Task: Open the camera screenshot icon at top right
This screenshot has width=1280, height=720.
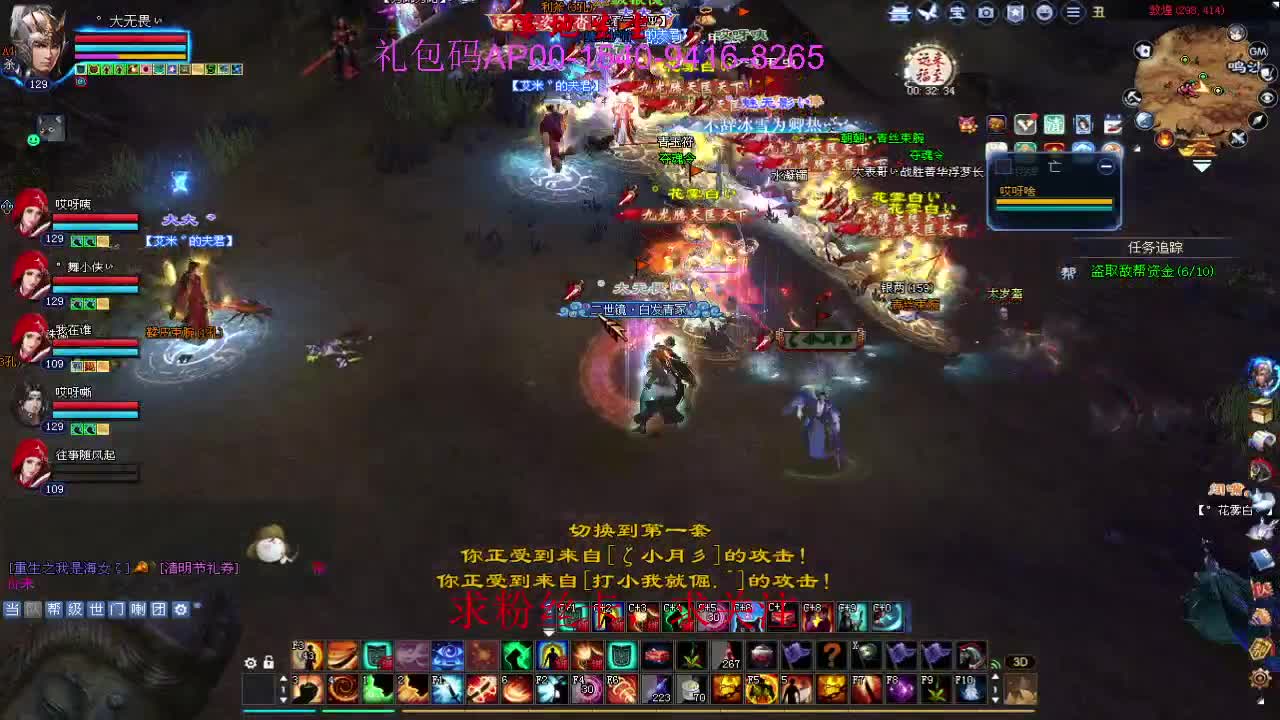Action: pyautogui.click(x=986, y=13)
